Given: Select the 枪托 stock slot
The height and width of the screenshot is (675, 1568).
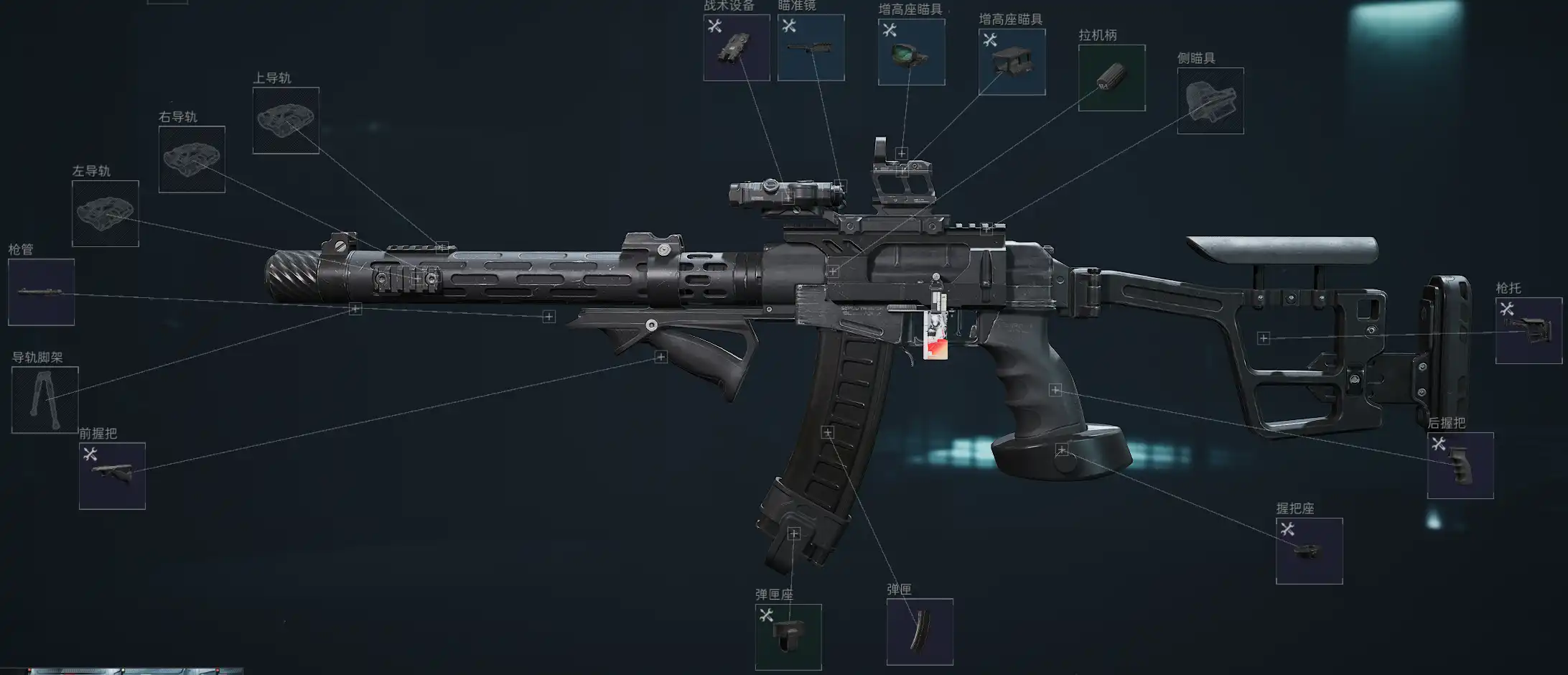Looking at the screenshot, I should (x=1529, y=330).
